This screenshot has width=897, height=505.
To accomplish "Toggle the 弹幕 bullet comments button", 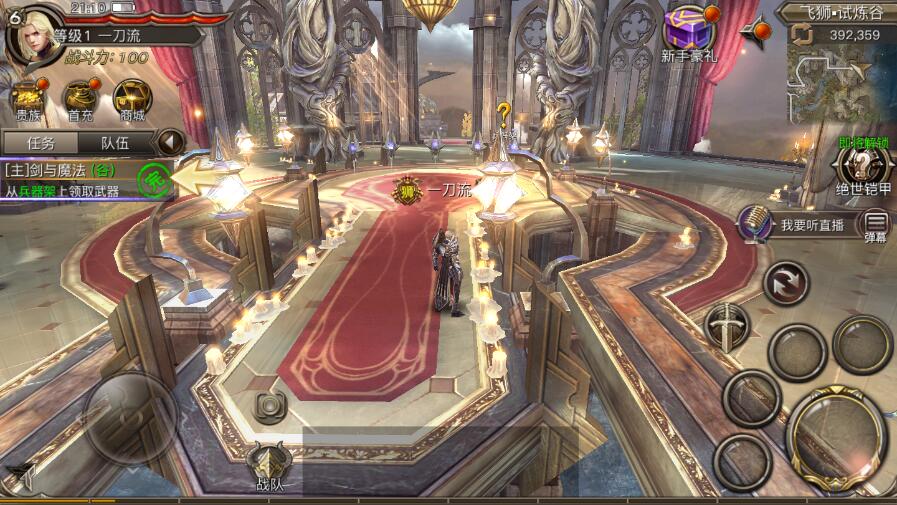I will [x=875, y=225].
